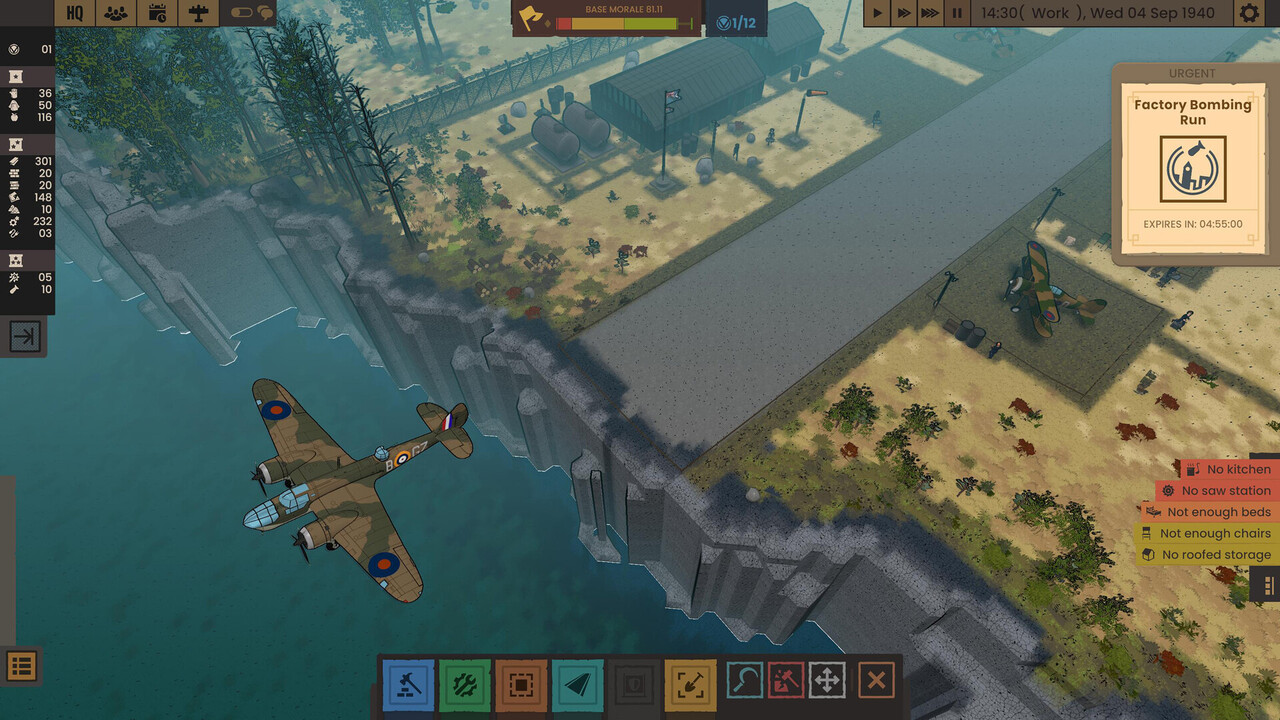Open the calendar schedule menu
Screen dimensions: 1280x720
(158, 13)
